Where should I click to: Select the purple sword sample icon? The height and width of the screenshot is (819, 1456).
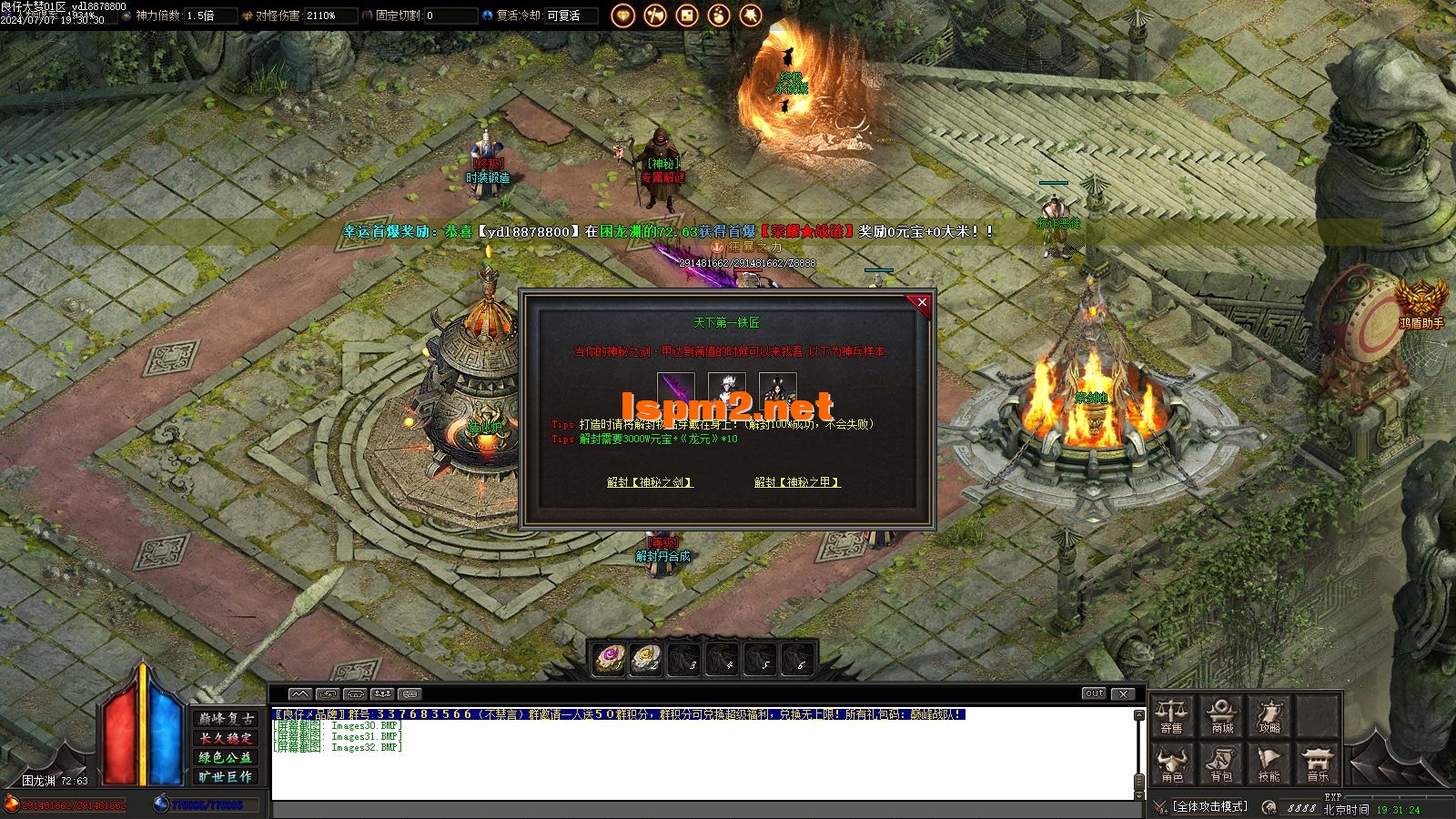pos(676,389)
